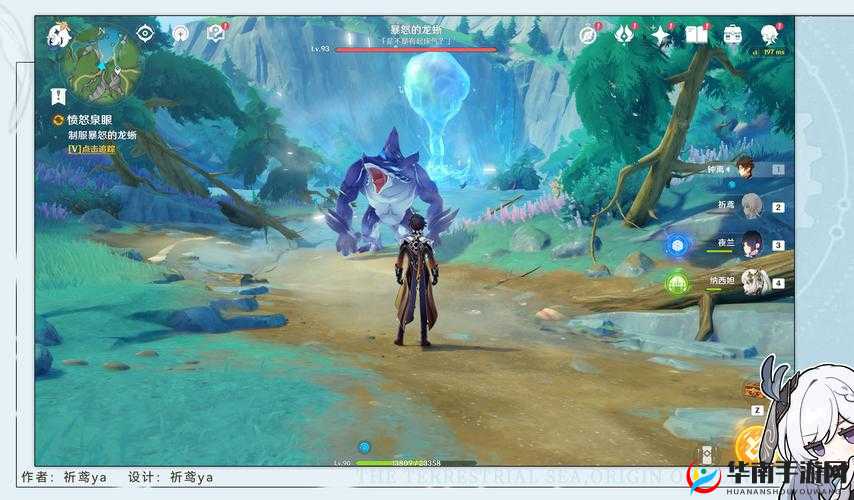
Task: Open the battle pass emblem icon
Action: pos(624,35)
